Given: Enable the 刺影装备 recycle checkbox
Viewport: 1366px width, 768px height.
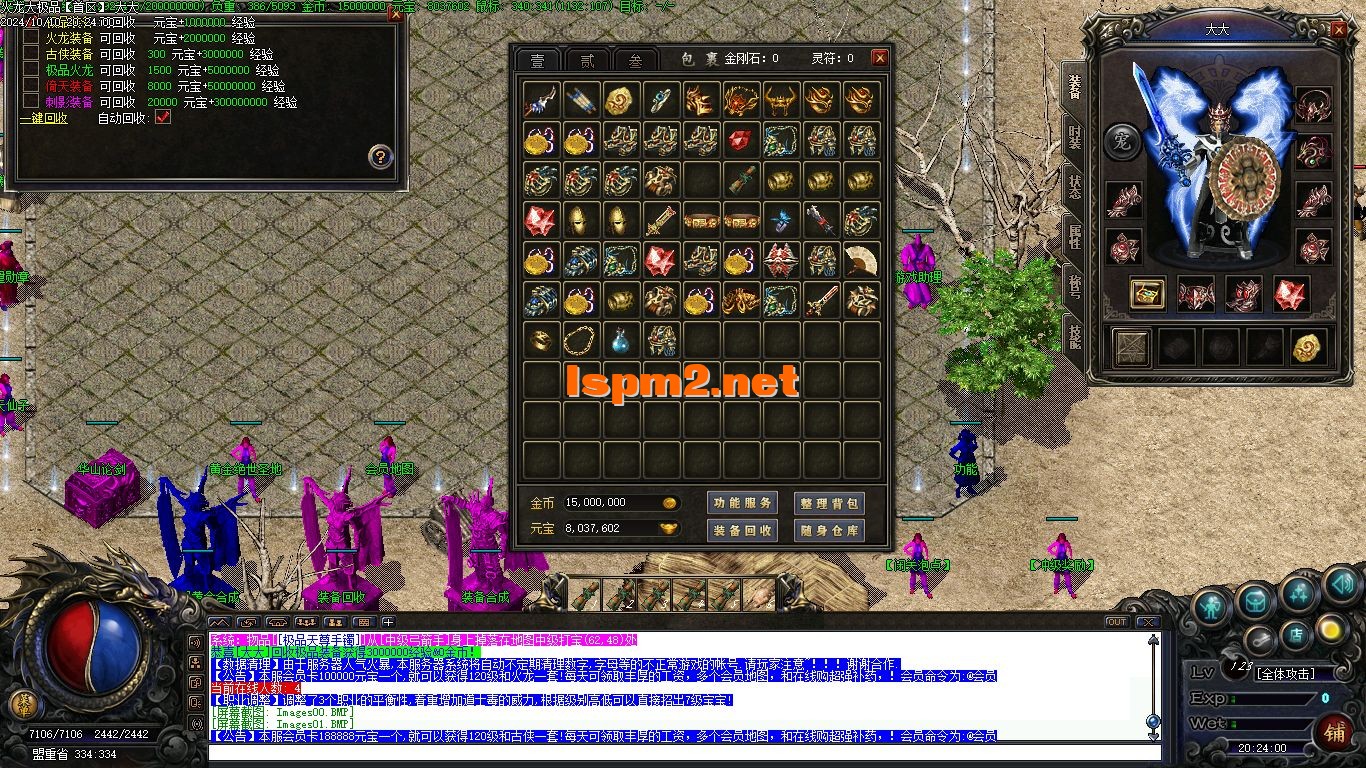Looking at the screenshot, I should pos(32,101).
